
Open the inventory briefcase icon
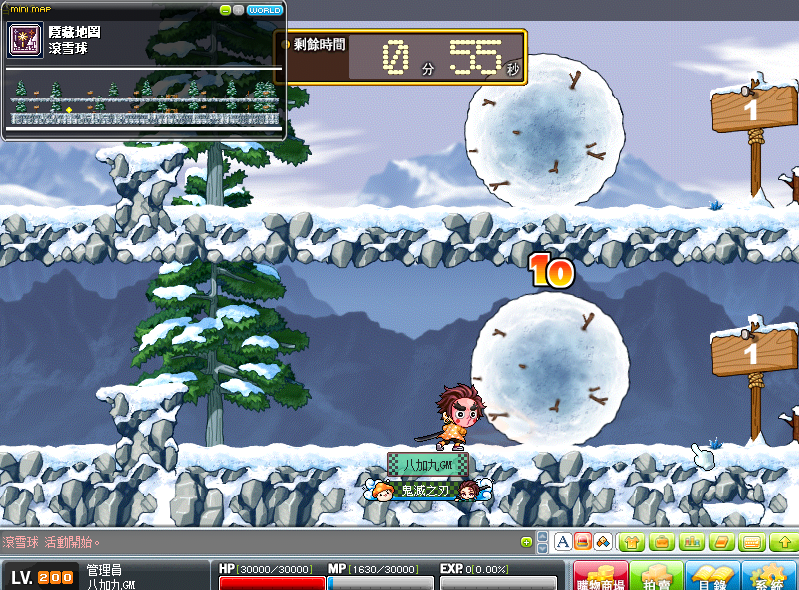click(661, 542)
